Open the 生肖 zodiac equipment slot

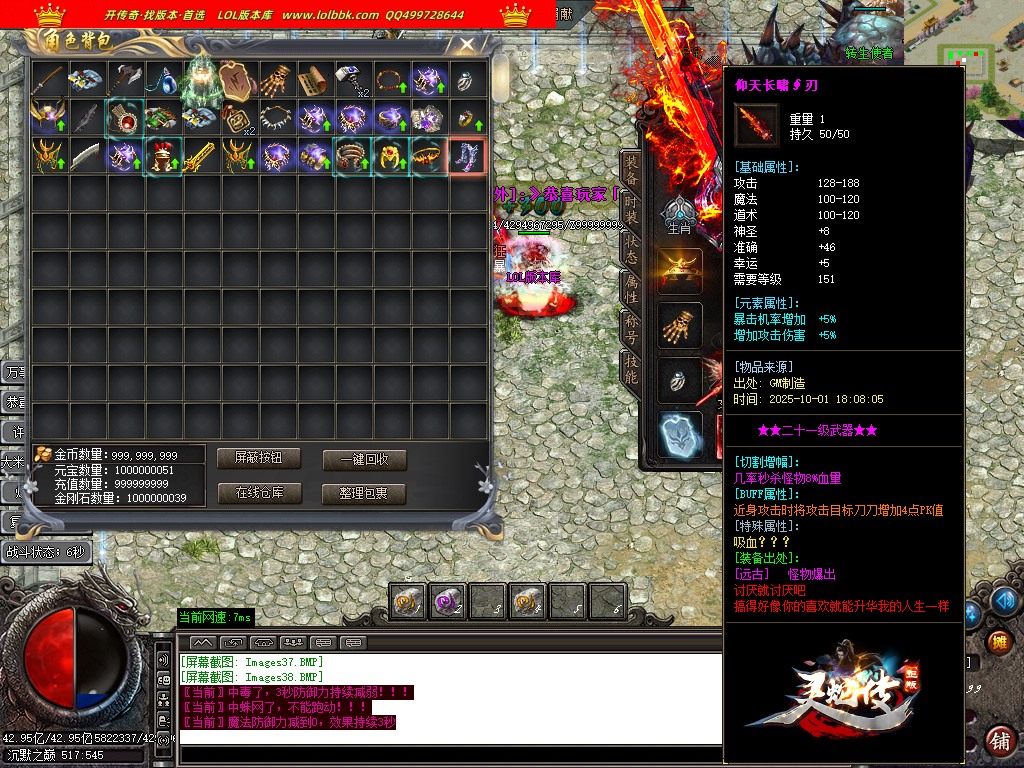680,215
